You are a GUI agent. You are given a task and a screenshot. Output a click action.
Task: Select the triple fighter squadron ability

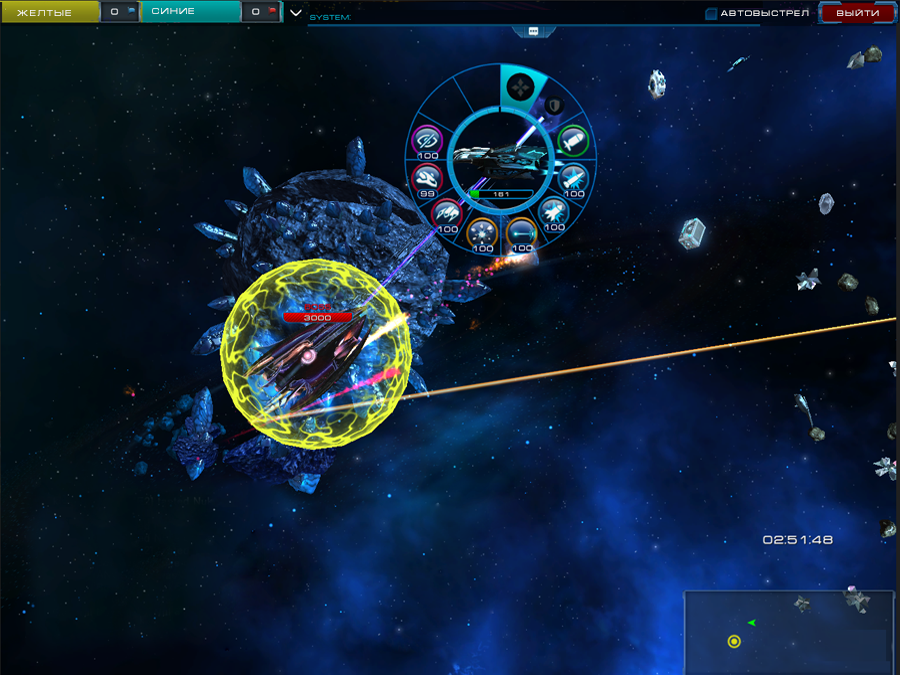point(445,212)
